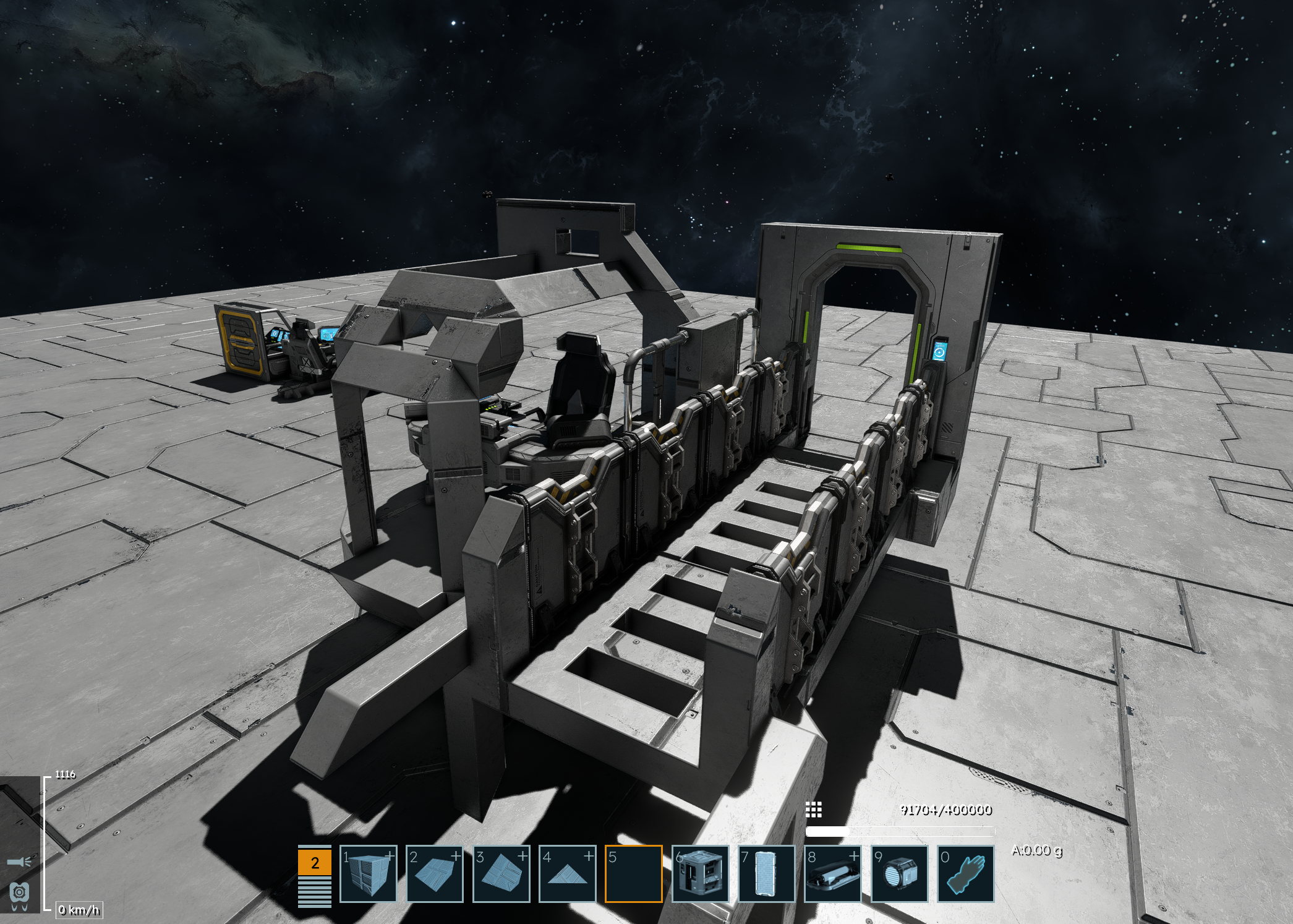1293x924 pixels.
Task: Open the white grid icon above the hotbar
Action: click(x=814, y=810)
